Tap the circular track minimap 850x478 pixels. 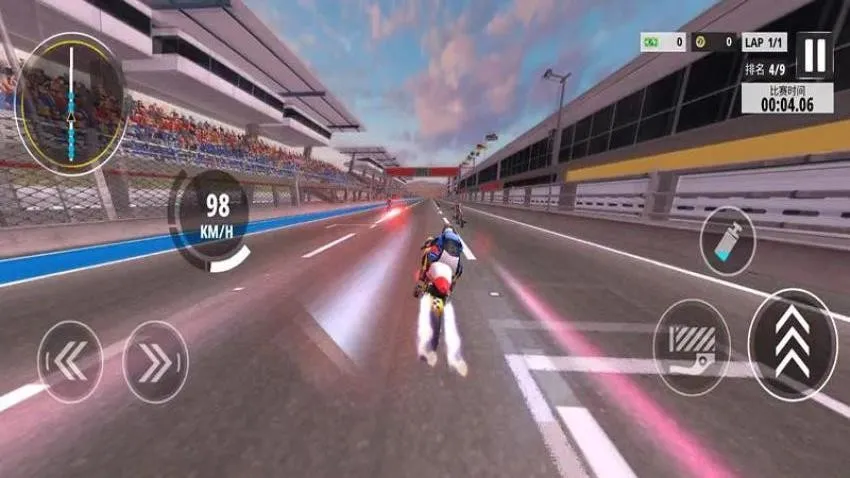71,104
